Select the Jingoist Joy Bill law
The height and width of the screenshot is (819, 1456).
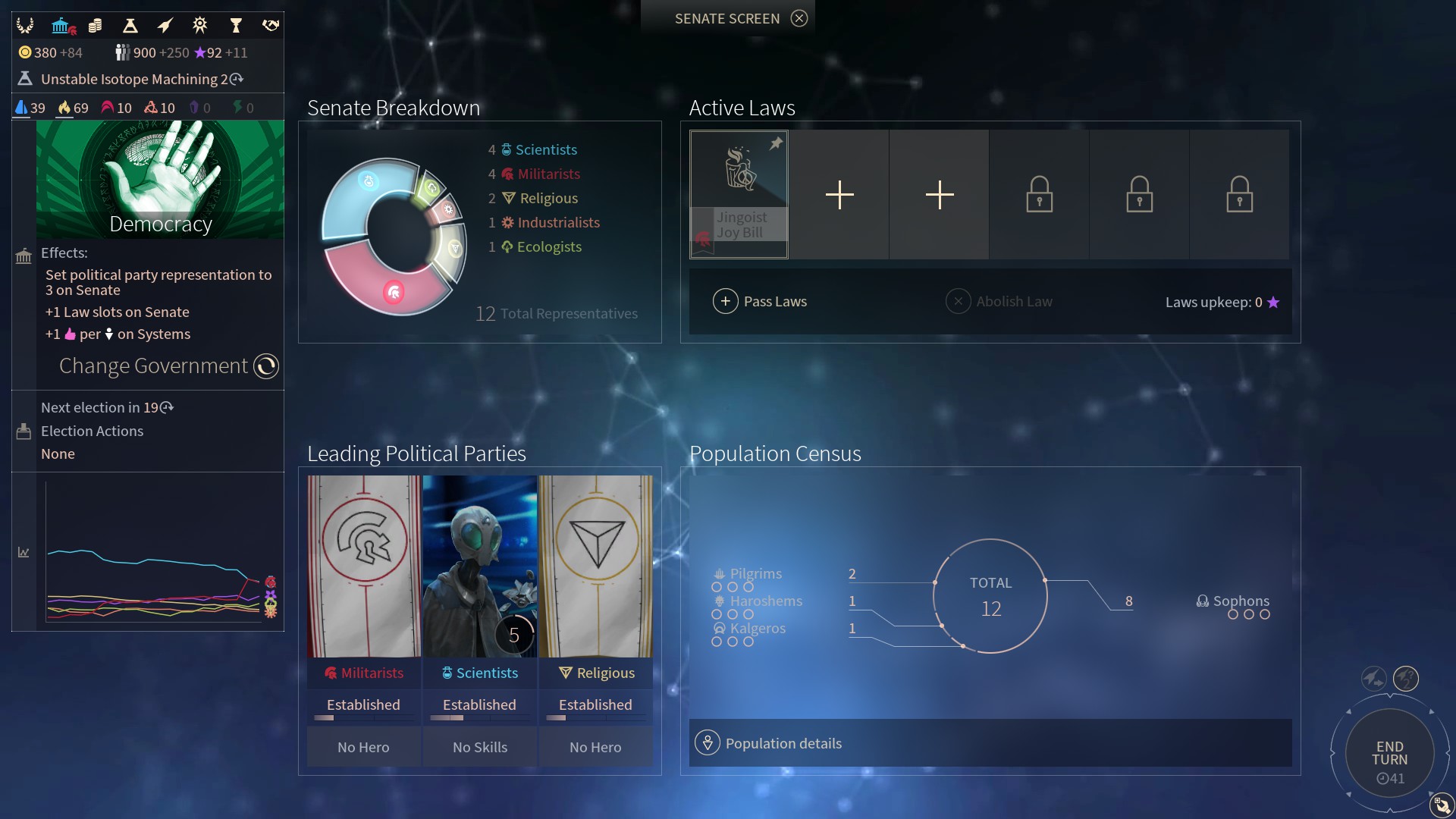tap(739, 194)
